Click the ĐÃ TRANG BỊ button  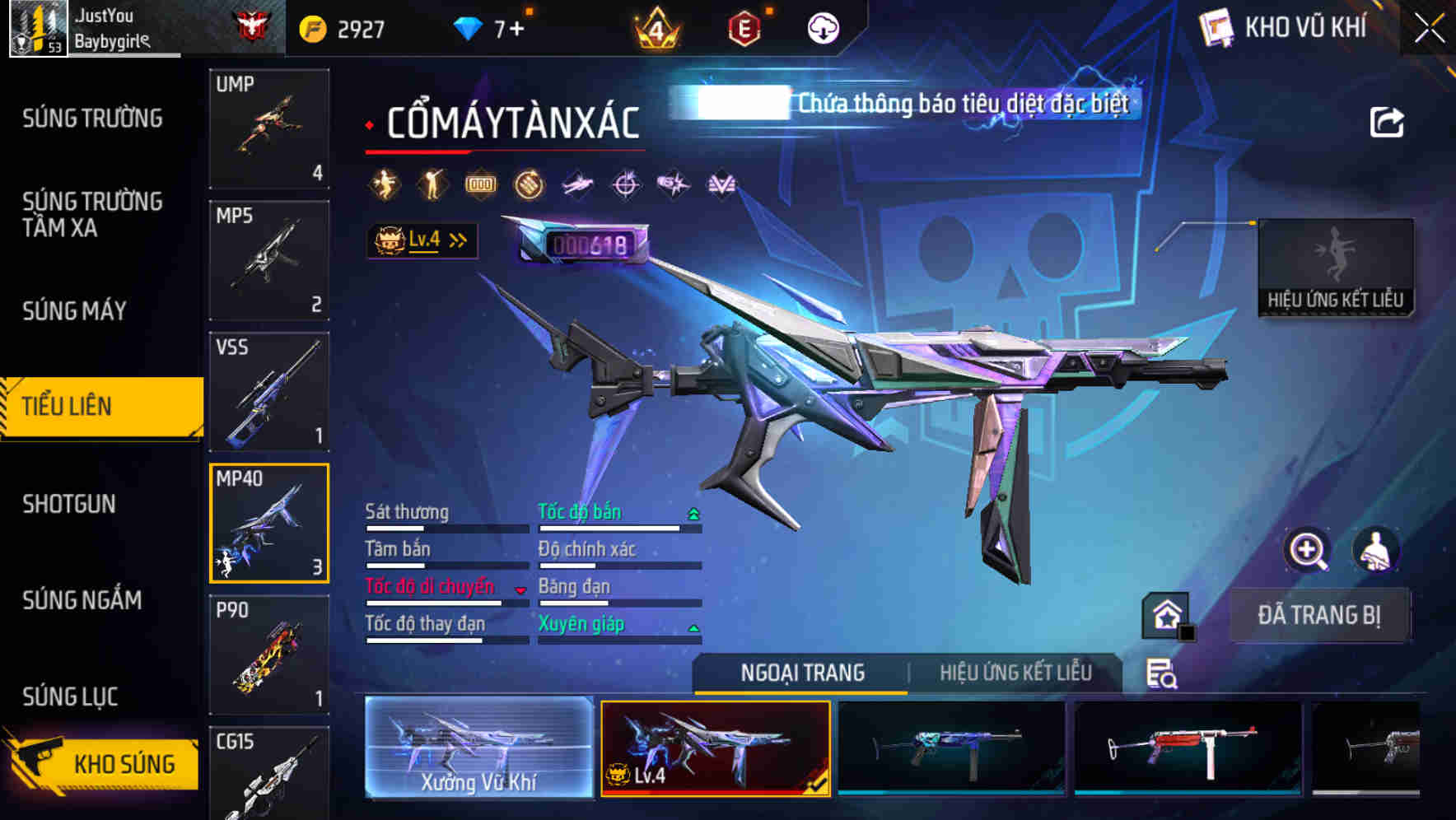pos(1319,614)
